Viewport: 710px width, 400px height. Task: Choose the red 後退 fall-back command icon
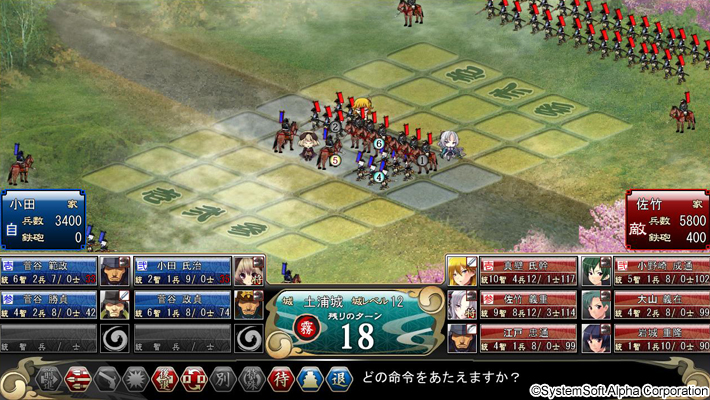(x=162, y=380)
